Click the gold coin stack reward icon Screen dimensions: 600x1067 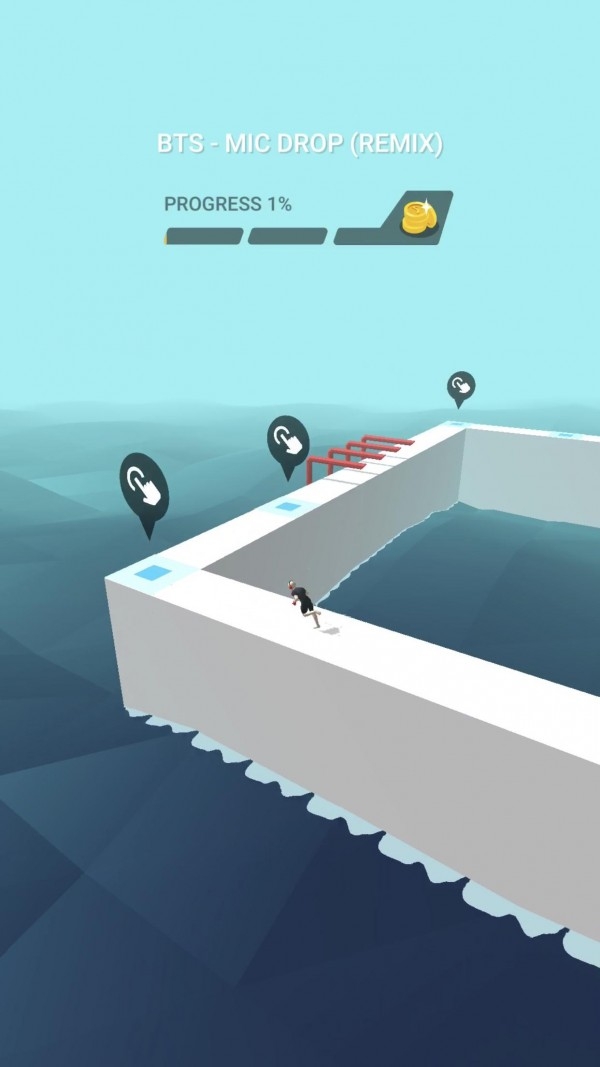(415, 217)
